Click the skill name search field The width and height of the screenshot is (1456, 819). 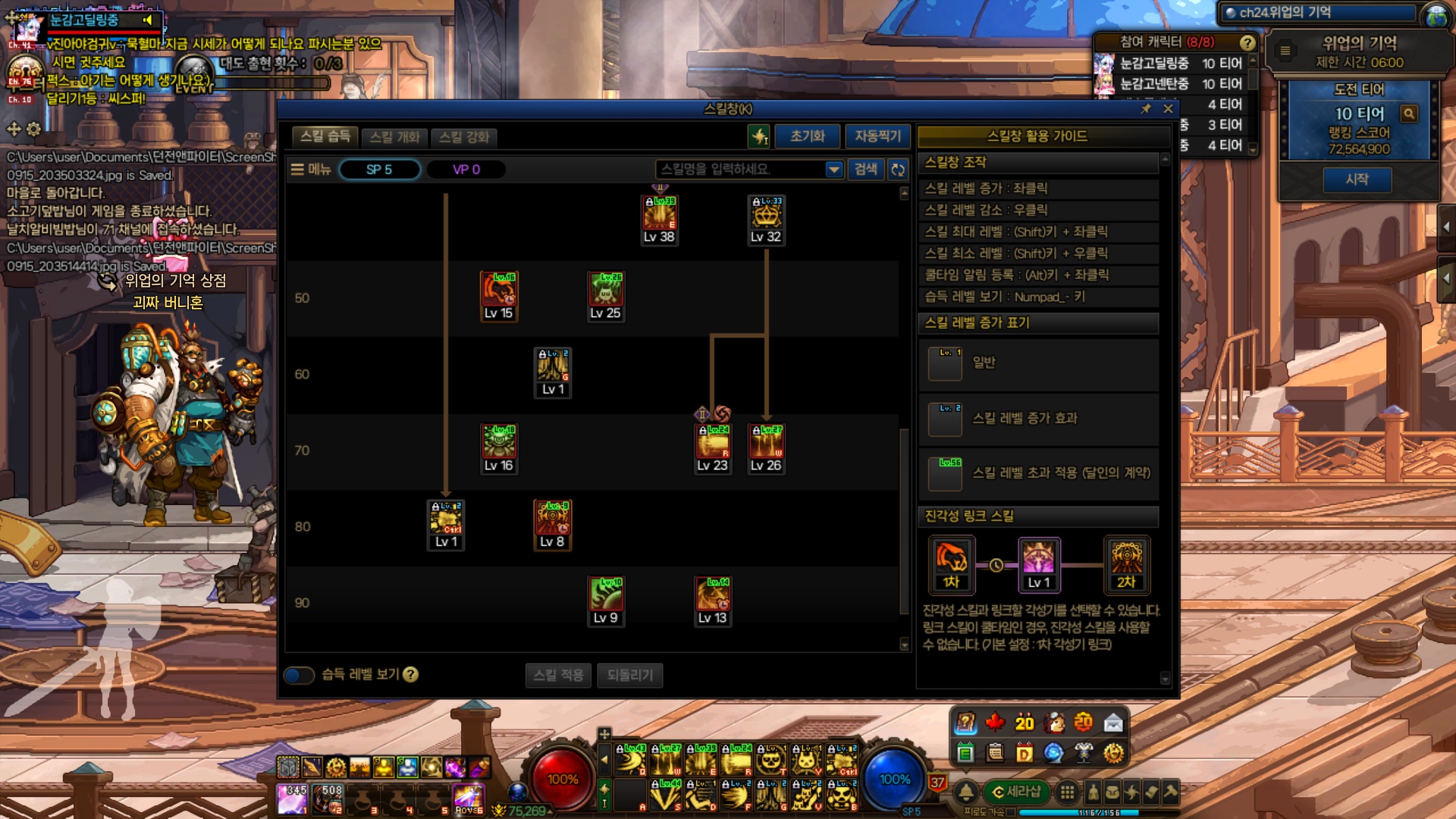pos(739,170)
